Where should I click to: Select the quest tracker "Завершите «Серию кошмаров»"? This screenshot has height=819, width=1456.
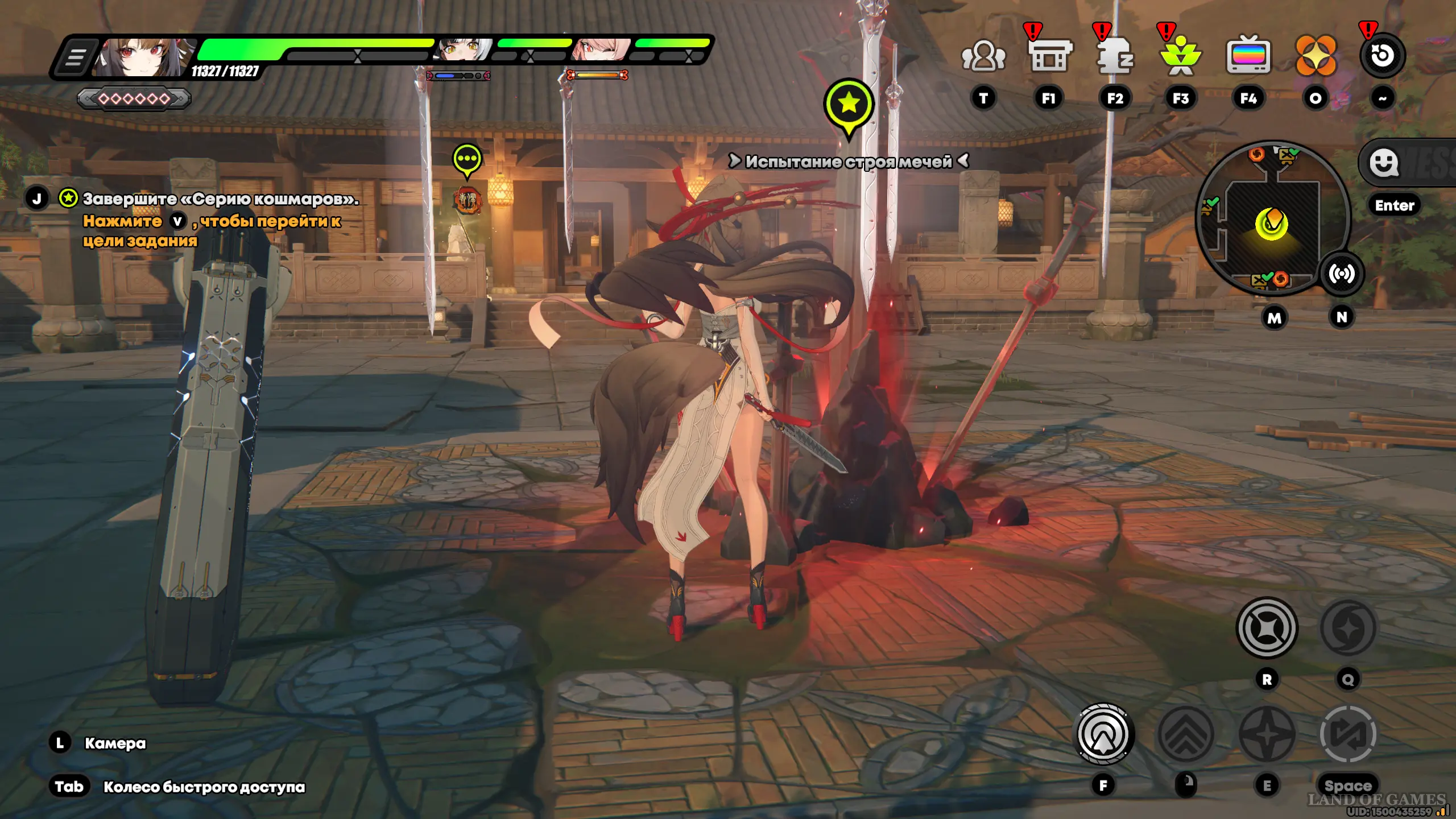click(221, 199)
